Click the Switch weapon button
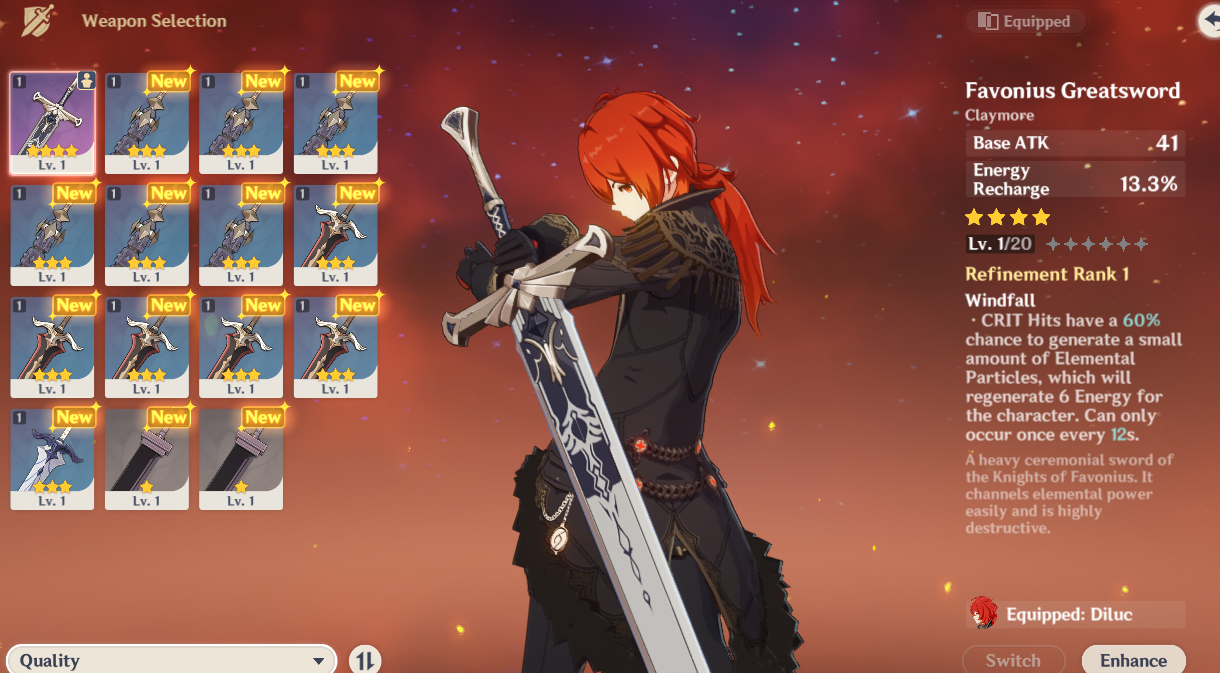The width and height of the screenshot is (1220, 673). [x=1012, y=660]
